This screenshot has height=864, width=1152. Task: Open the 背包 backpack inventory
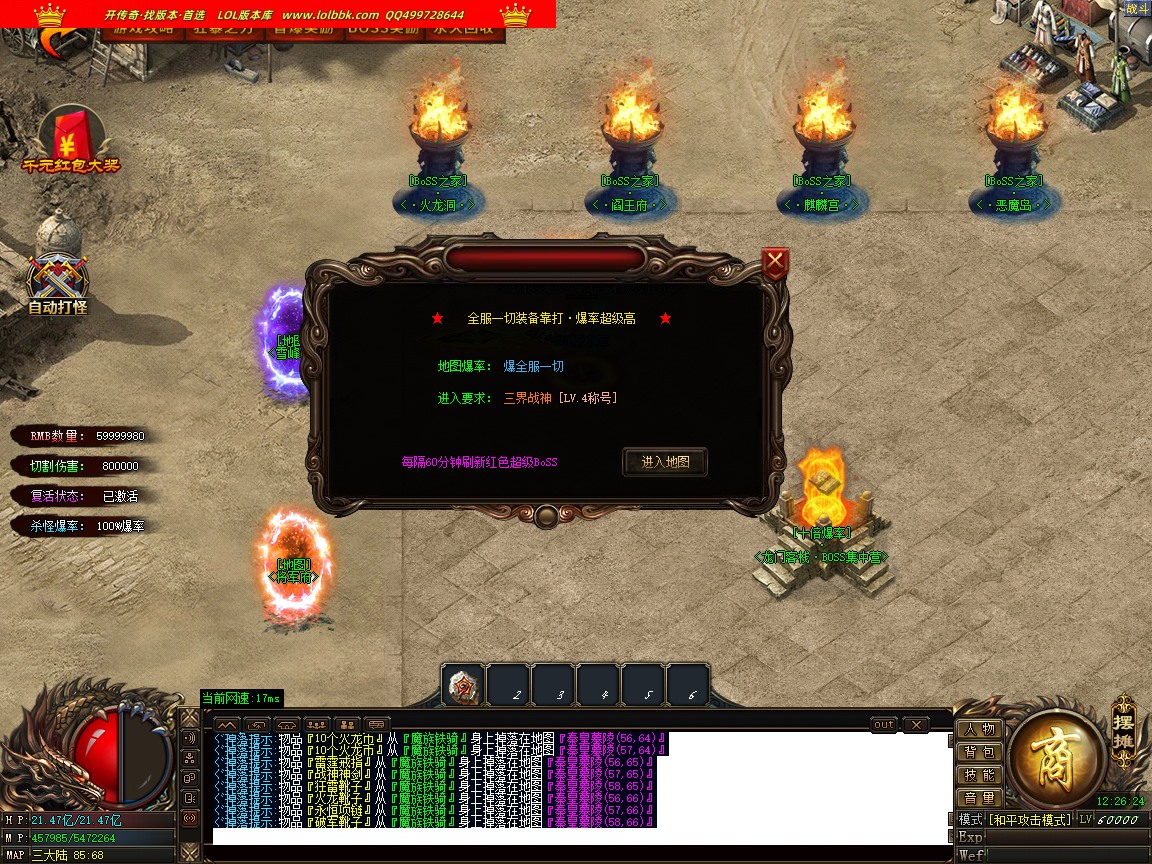pos(980,752)
